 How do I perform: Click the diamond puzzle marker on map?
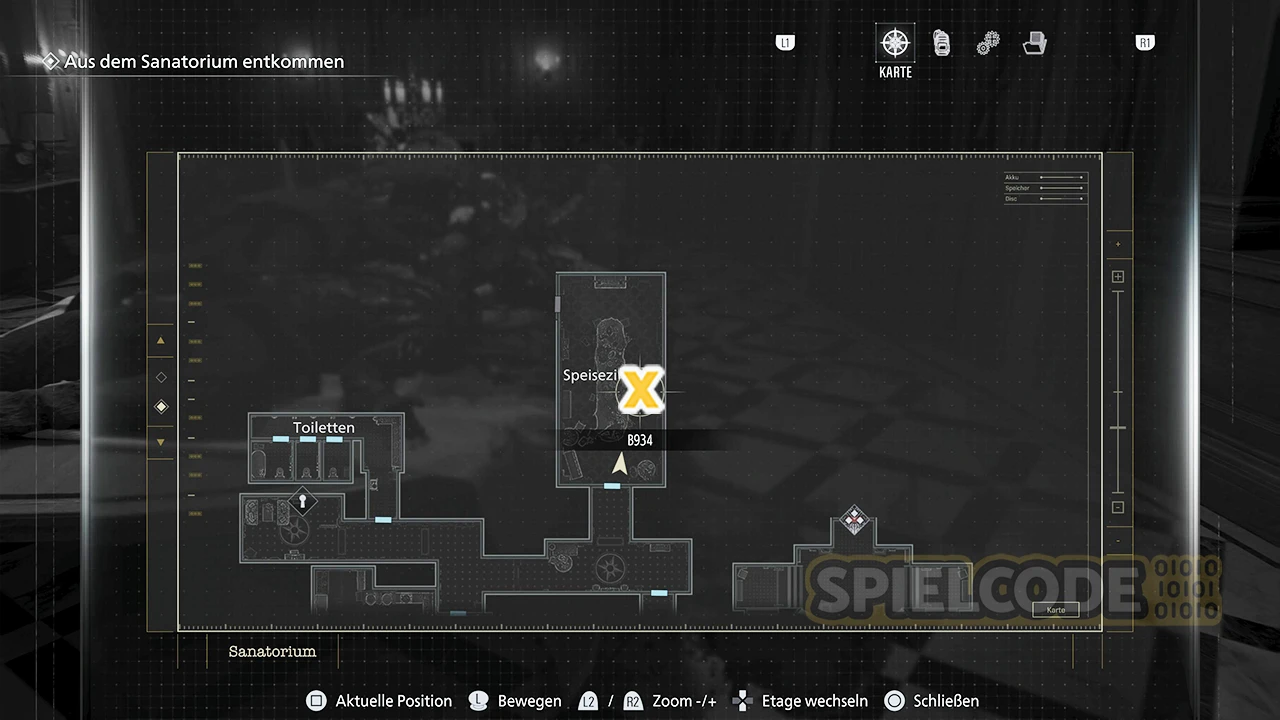click(853, 518)
